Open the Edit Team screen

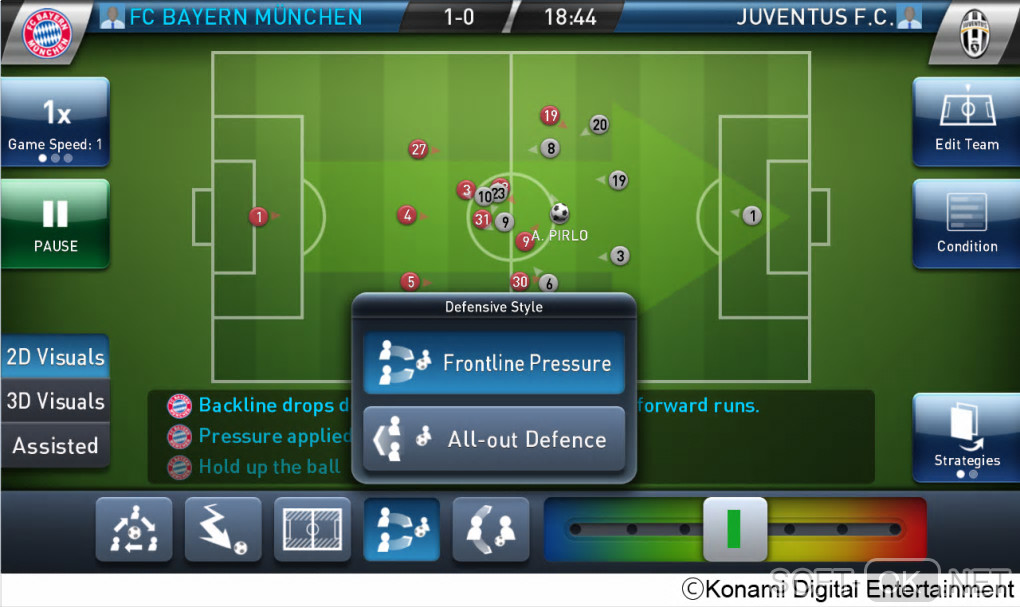click(x=966, y=122)
